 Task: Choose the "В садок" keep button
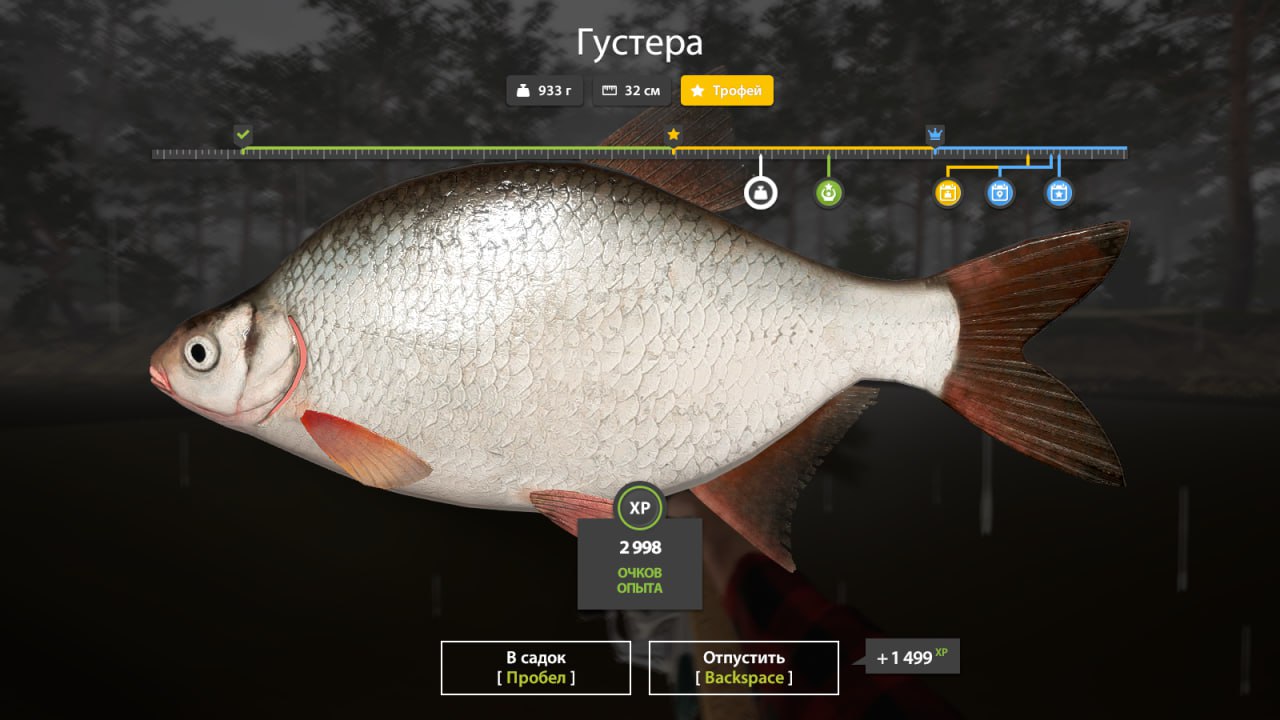point(535,667)
